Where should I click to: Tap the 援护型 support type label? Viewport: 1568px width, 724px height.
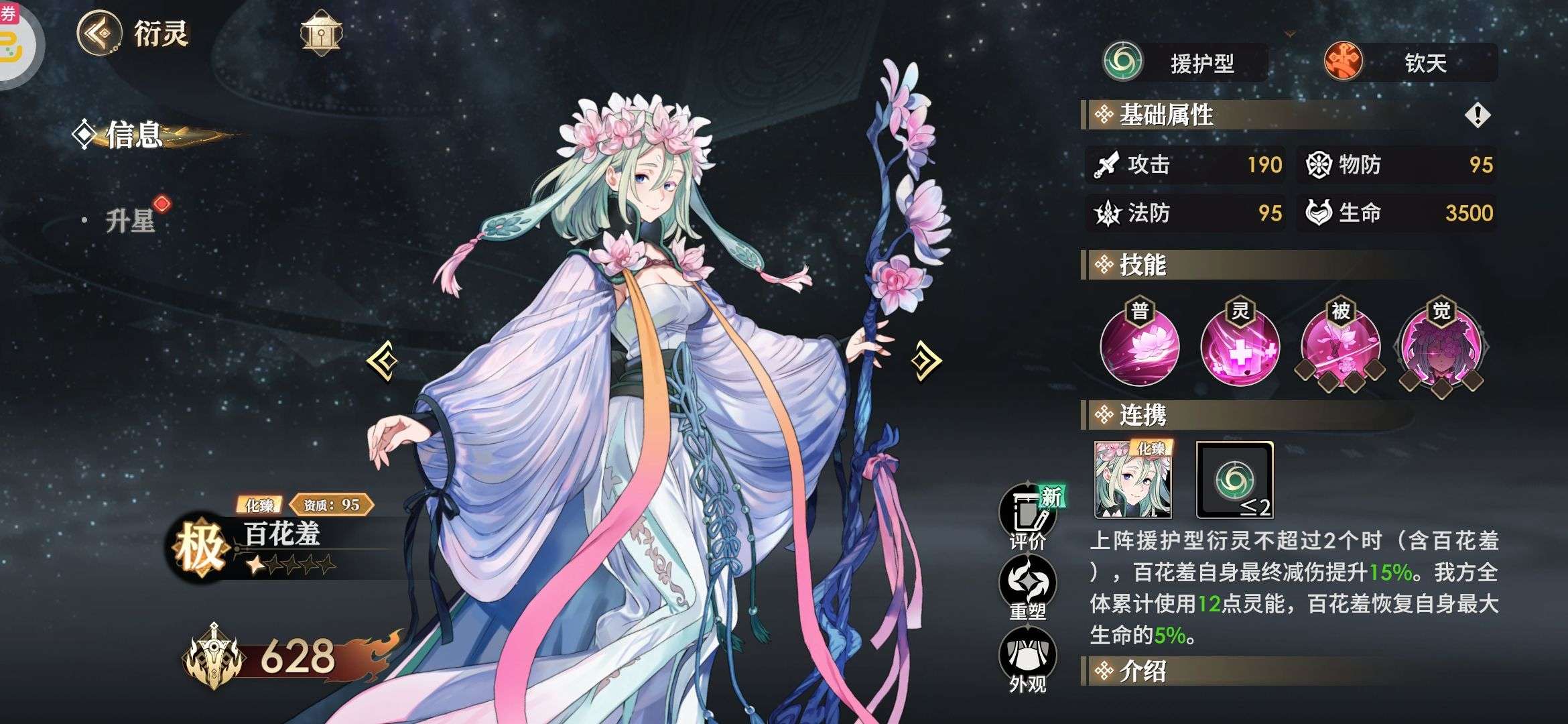(x=1185, y=63)
